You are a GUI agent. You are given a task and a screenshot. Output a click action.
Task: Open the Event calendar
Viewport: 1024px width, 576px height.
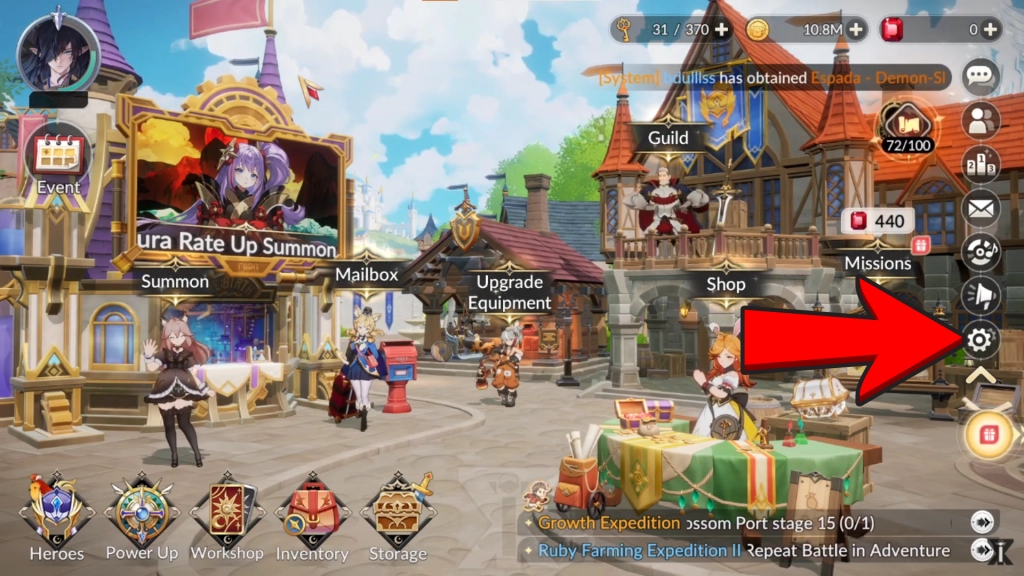(x=58, y=158)
